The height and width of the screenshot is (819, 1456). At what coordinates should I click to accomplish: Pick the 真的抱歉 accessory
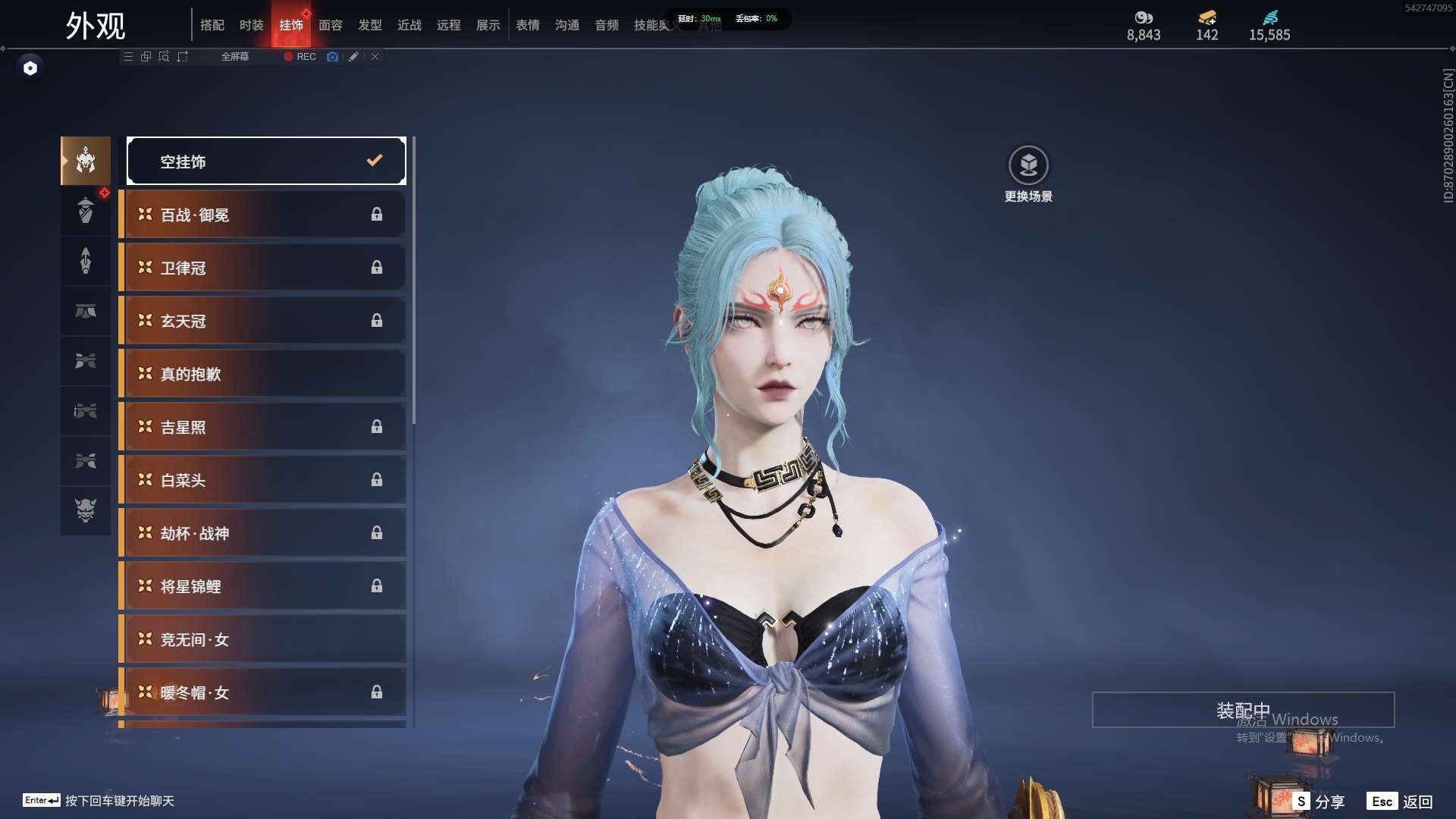tap(262, 374)
